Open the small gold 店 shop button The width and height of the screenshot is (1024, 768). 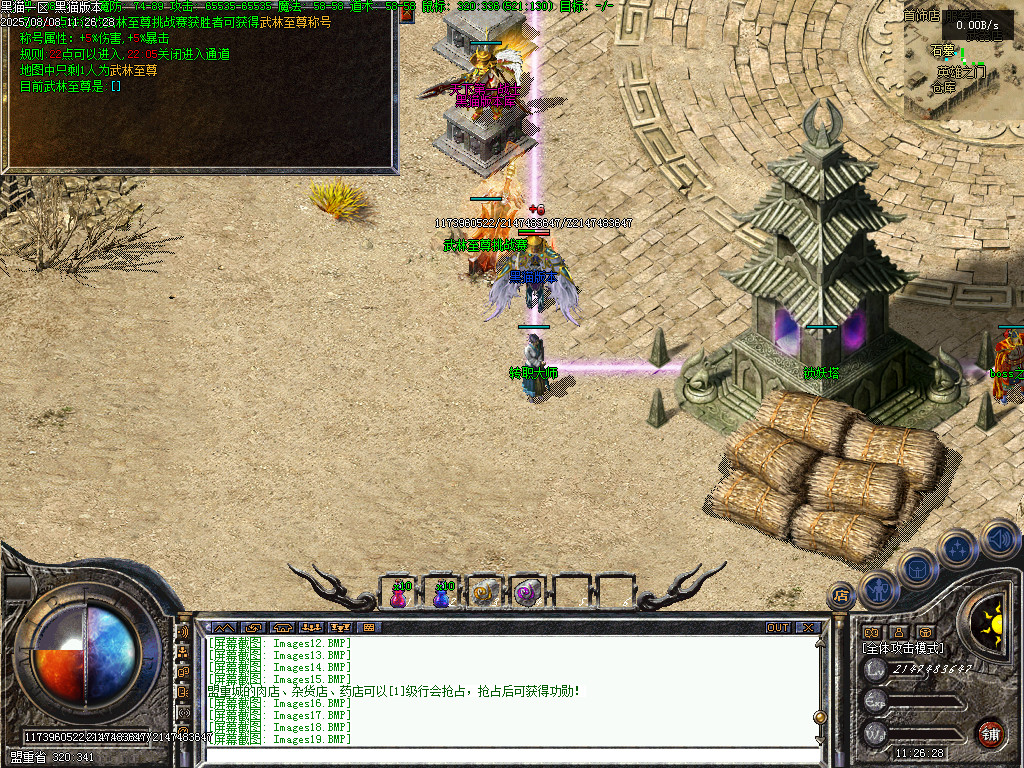point(842,596)
